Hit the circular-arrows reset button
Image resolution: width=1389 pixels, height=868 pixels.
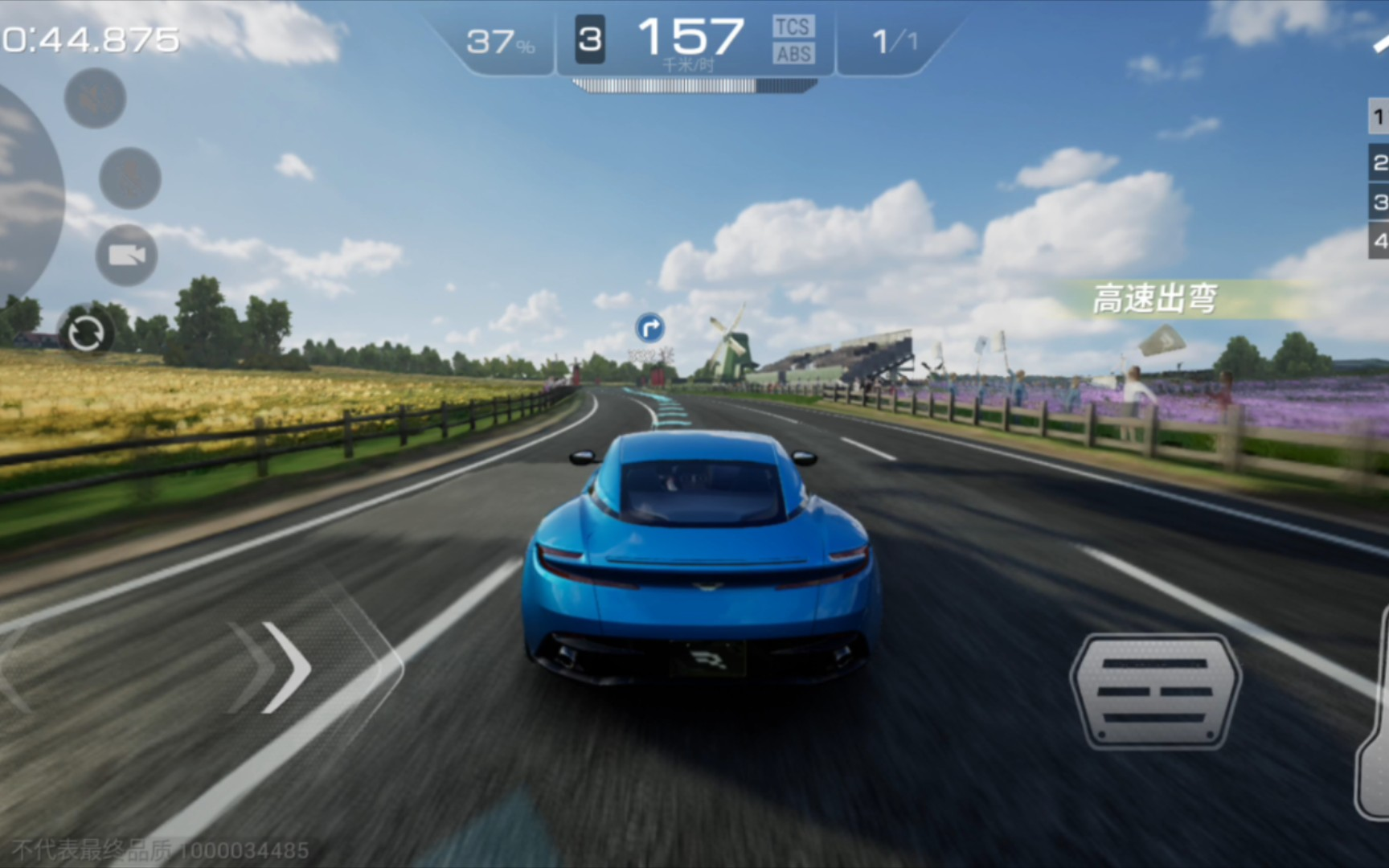86,333
